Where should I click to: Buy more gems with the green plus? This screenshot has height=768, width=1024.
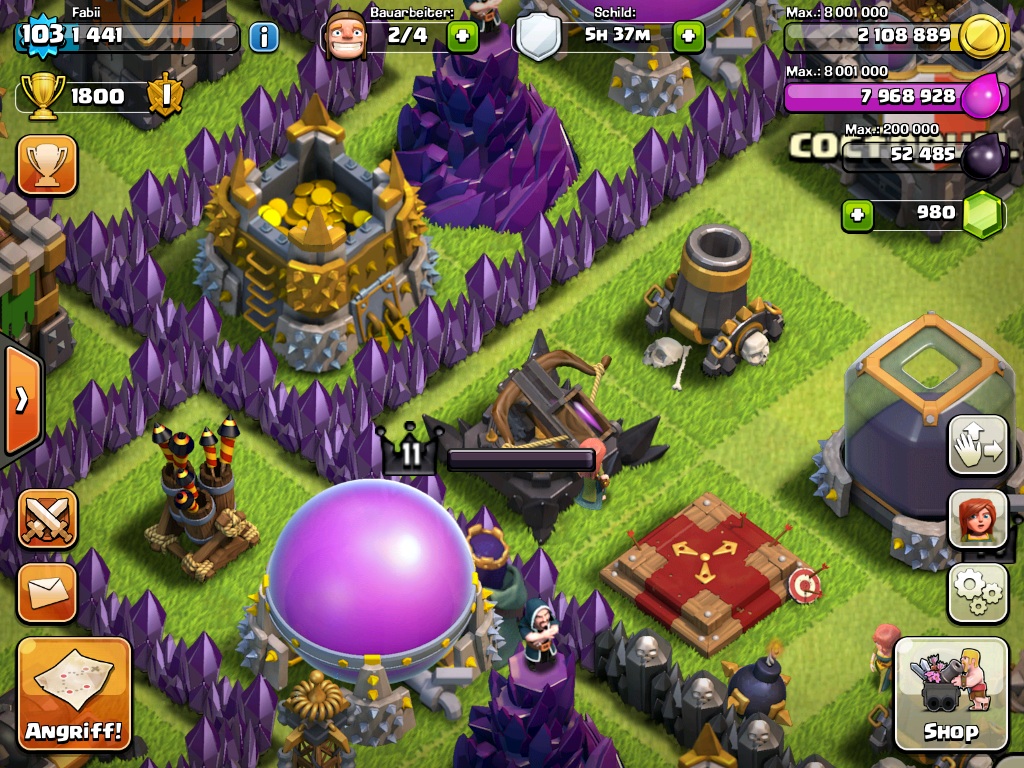click(857, 213)
